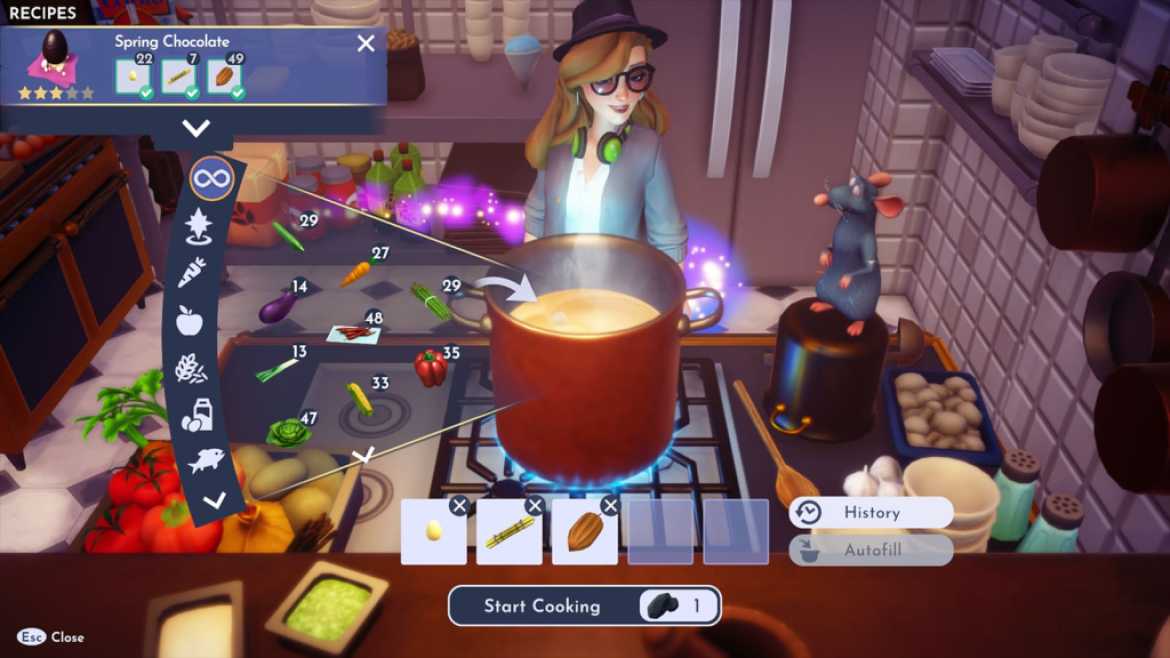Switch to the carrot vegetables category
The image size is (1170, 658).
tap(192, 272)
